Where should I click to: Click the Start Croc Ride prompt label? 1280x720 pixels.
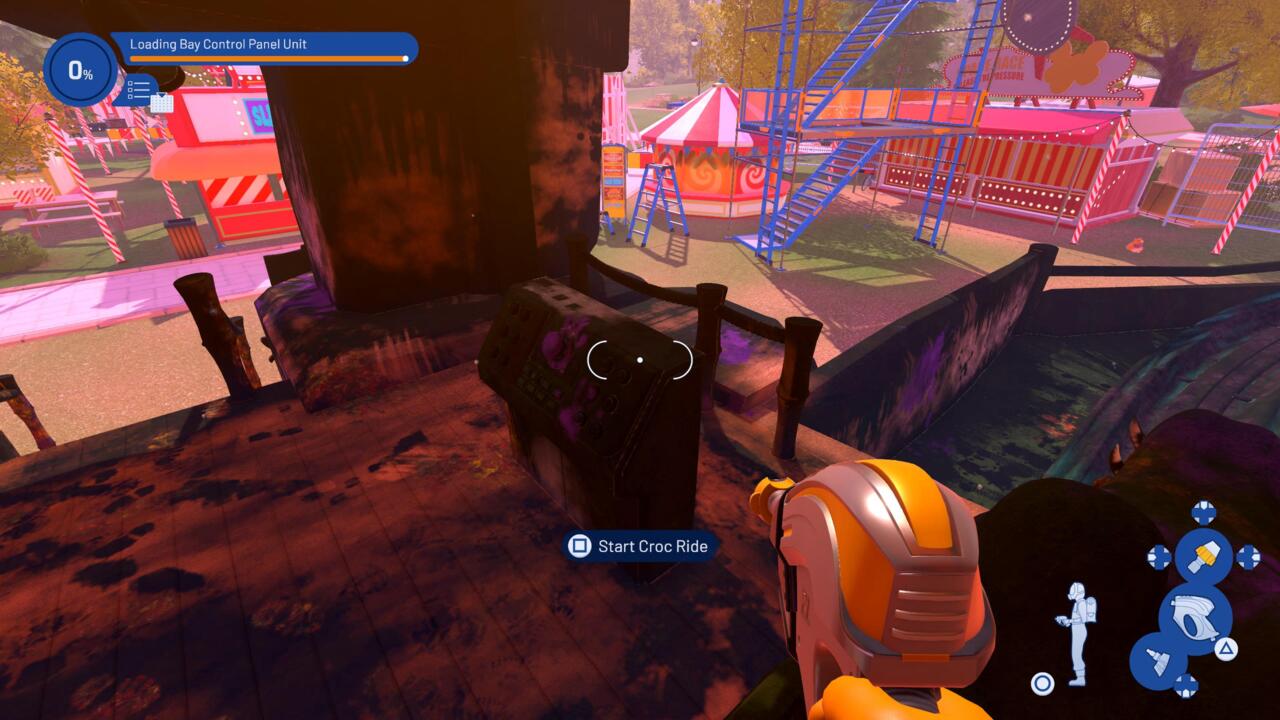pyautogui.click(x=652, y=546)
